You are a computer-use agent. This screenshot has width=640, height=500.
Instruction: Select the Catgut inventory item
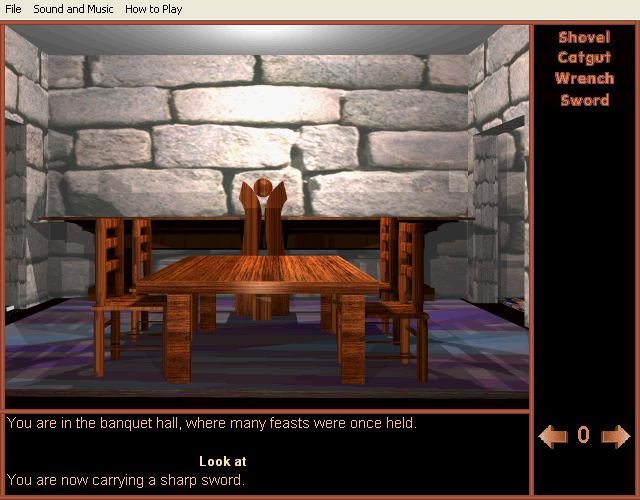pos(584,58)
